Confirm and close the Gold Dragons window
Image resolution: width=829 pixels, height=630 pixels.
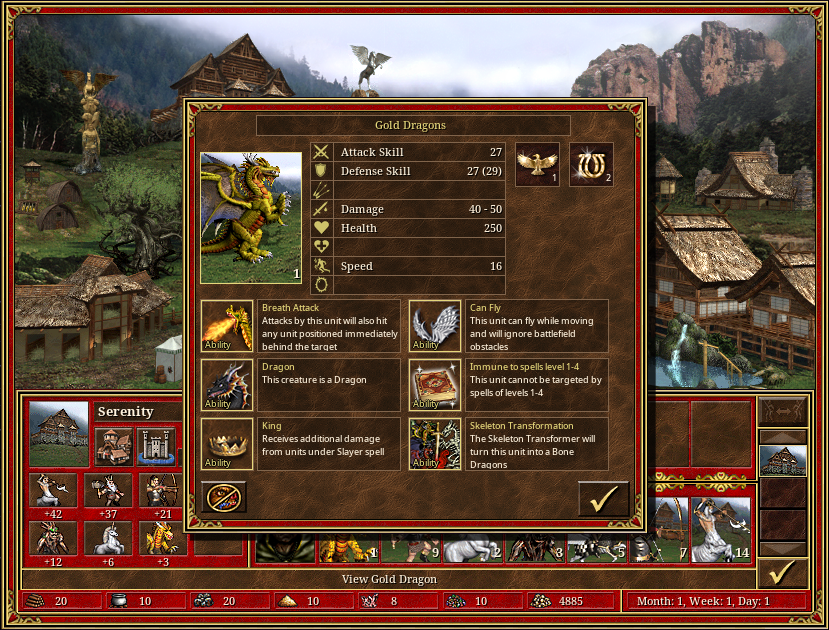coord(603,498)
